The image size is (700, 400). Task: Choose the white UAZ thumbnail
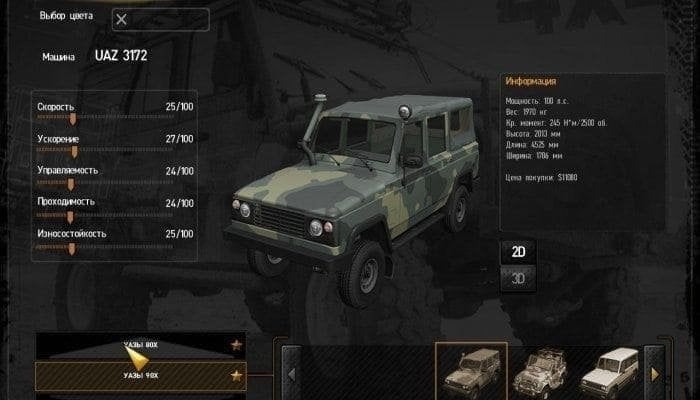[614, 371]
